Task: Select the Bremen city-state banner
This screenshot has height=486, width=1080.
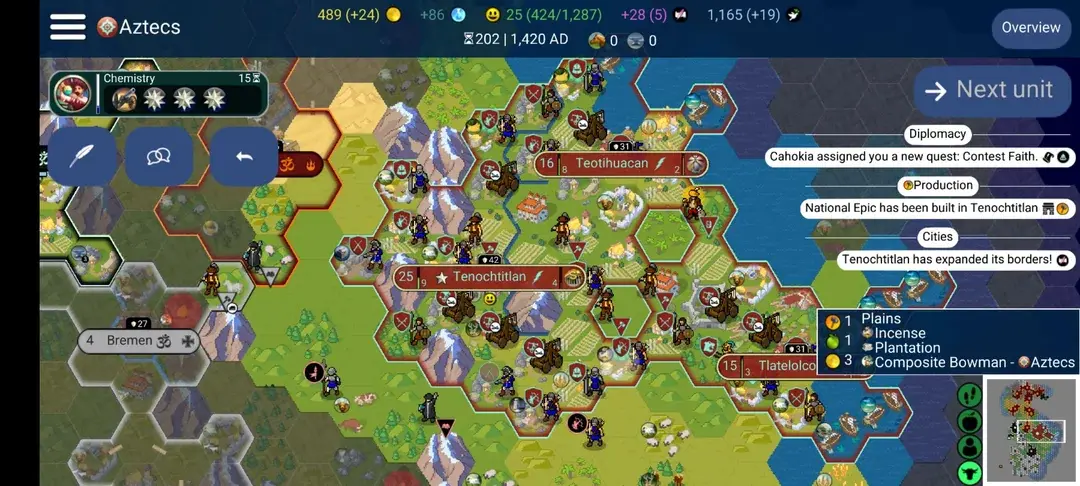Action: pos(138,341)
